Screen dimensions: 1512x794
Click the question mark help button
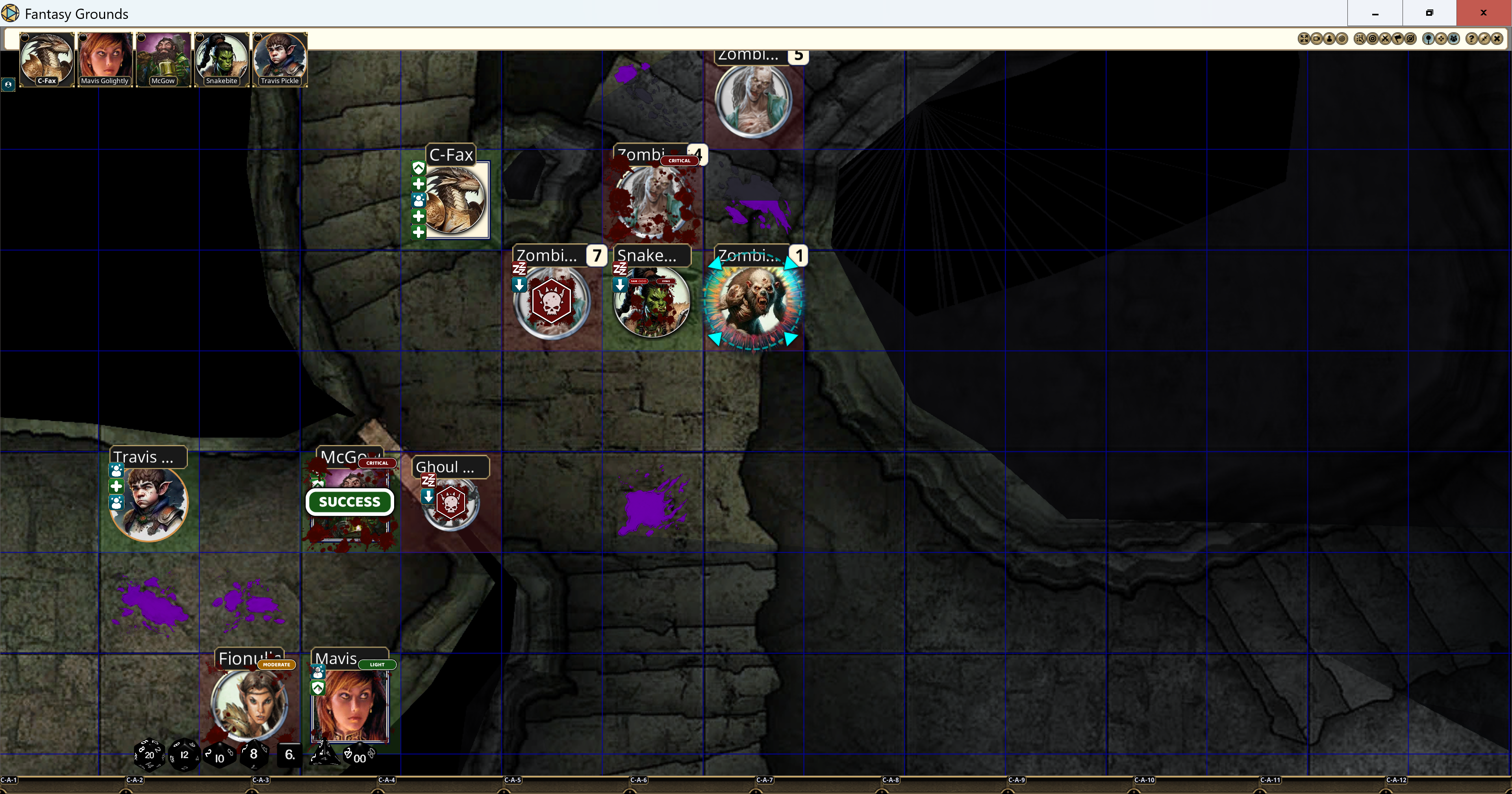[x=1472, y=38]
